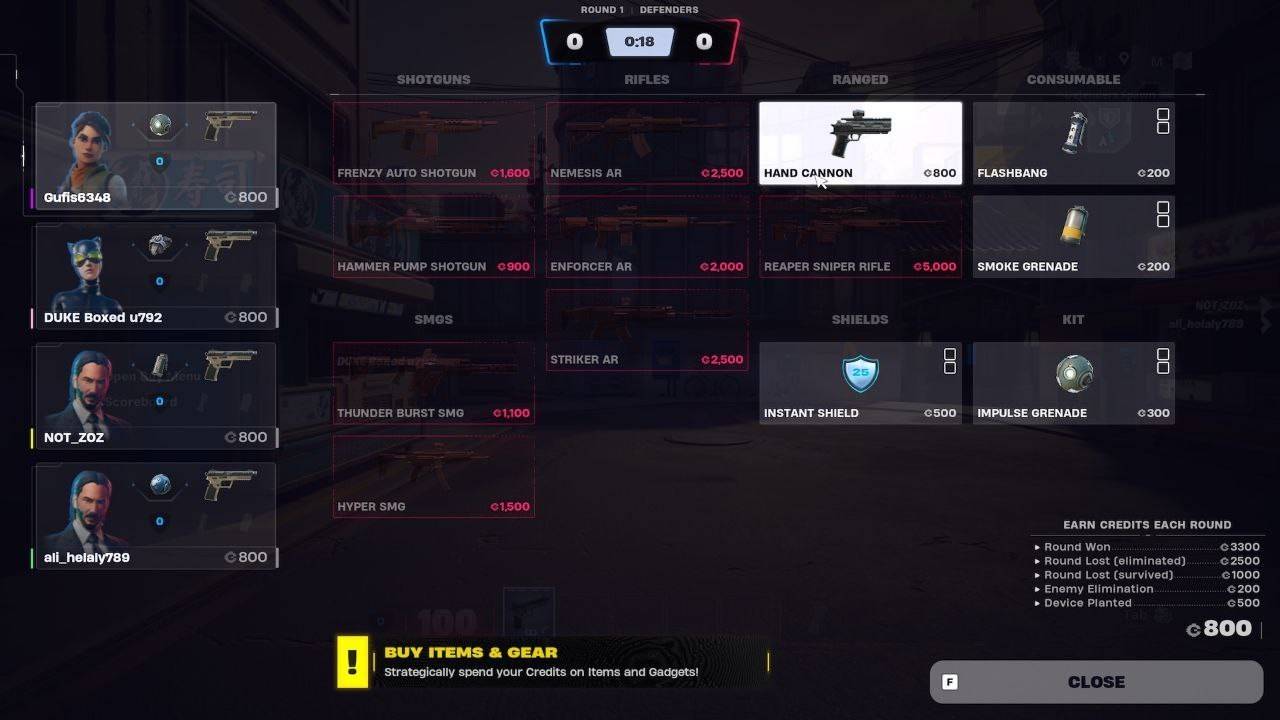Viewport: 1280px width, 720px height.
Task: Switch to the CONSUMABLE category
Action: tap(1073, 79)
